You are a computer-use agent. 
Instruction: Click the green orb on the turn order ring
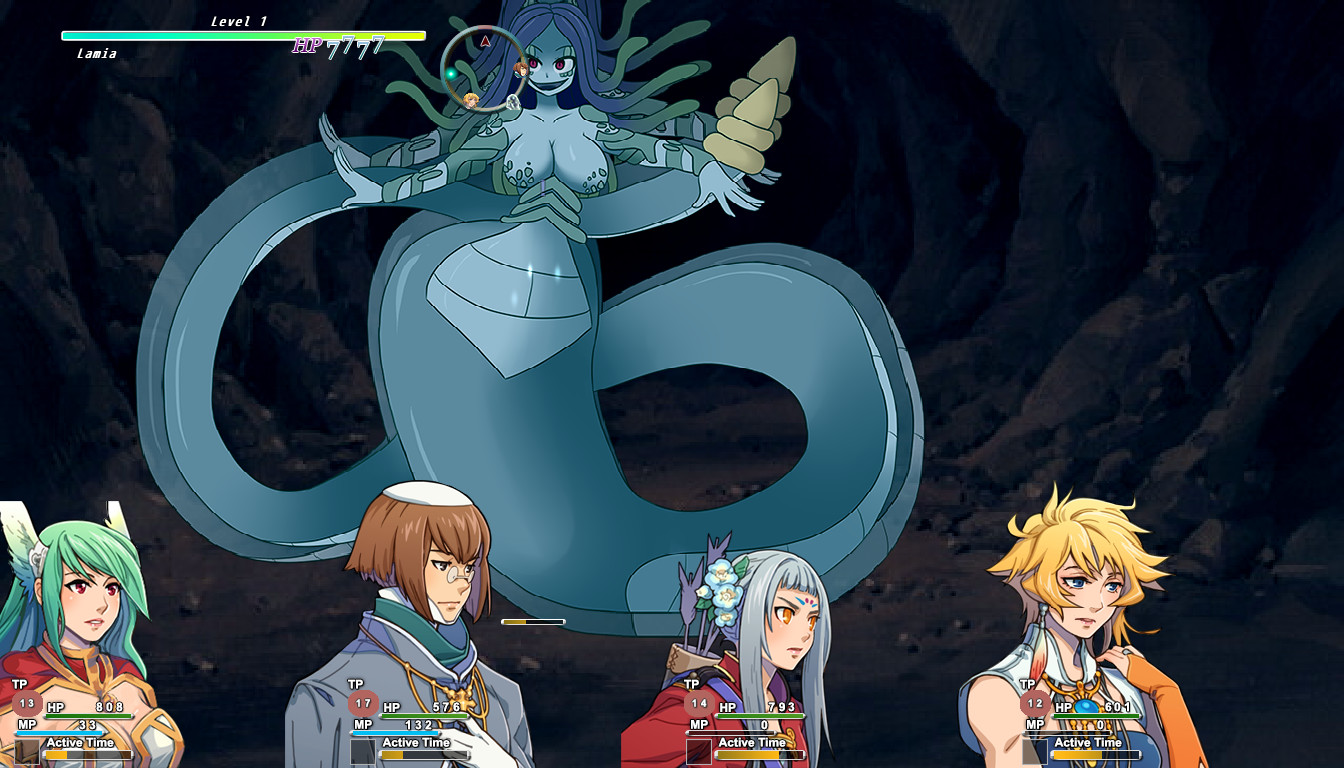[451, 73]
